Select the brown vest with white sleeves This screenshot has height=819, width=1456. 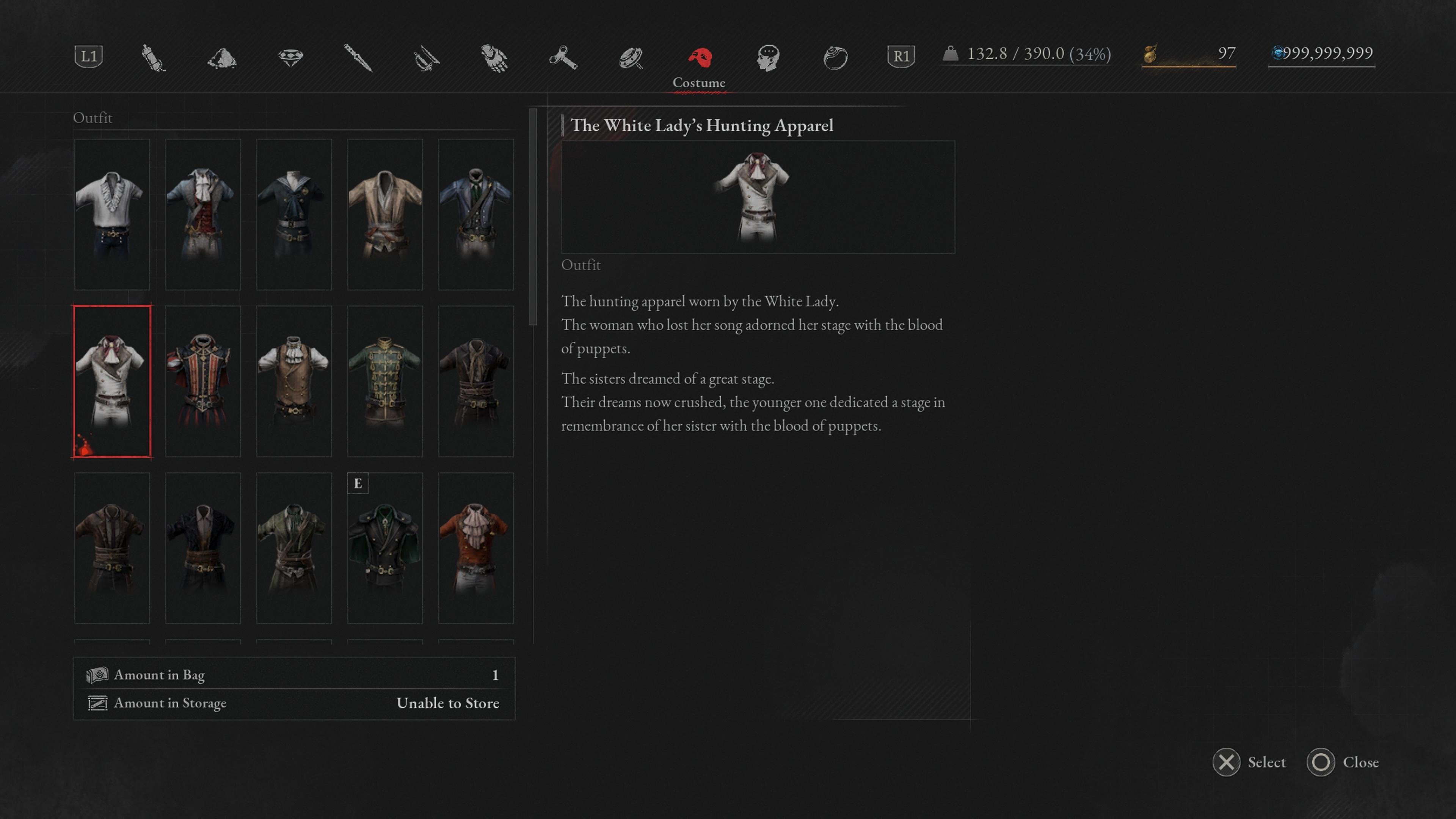(x=294, y=381)
